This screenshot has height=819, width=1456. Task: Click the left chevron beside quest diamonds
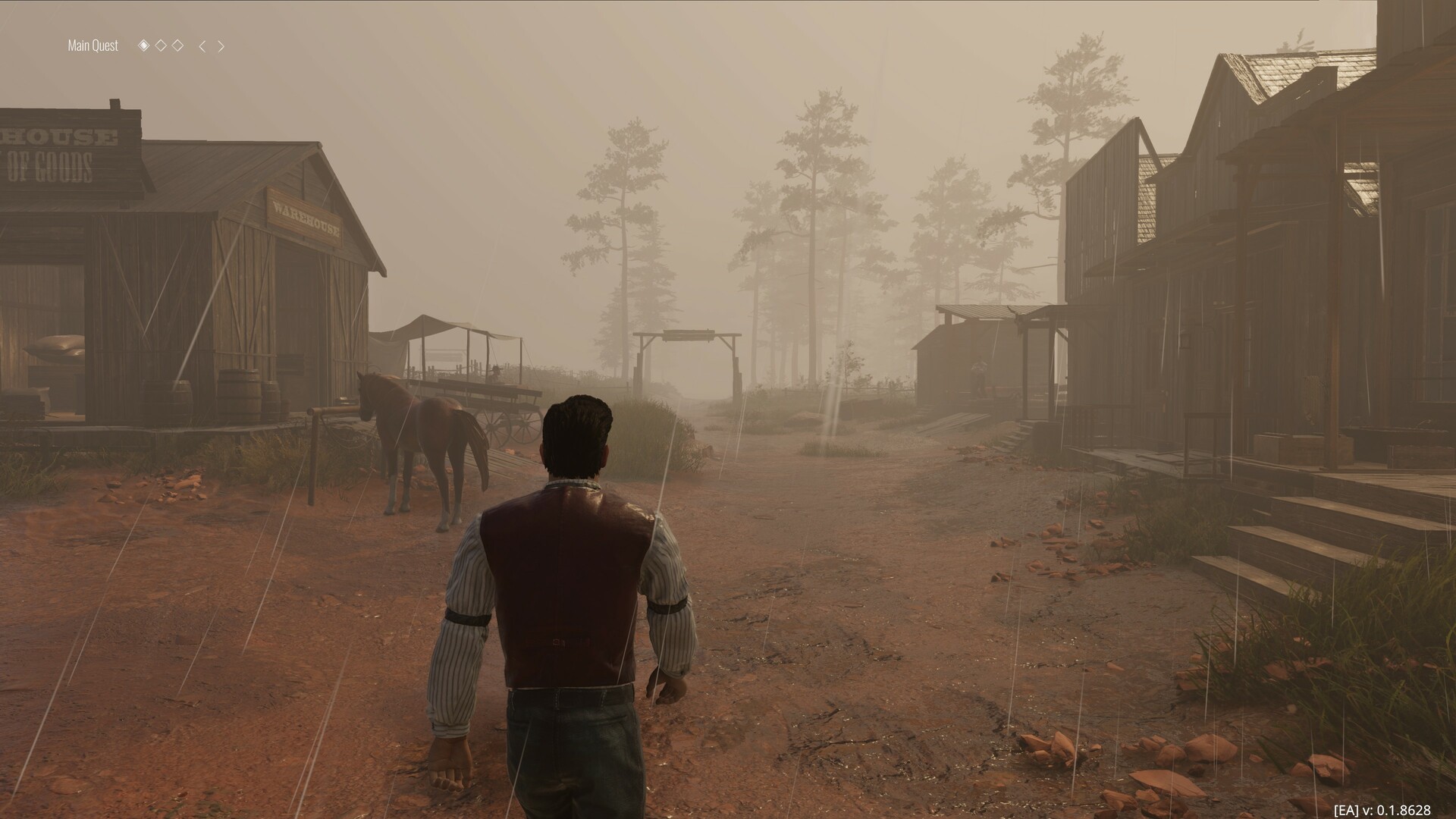(x=202, y=45)
